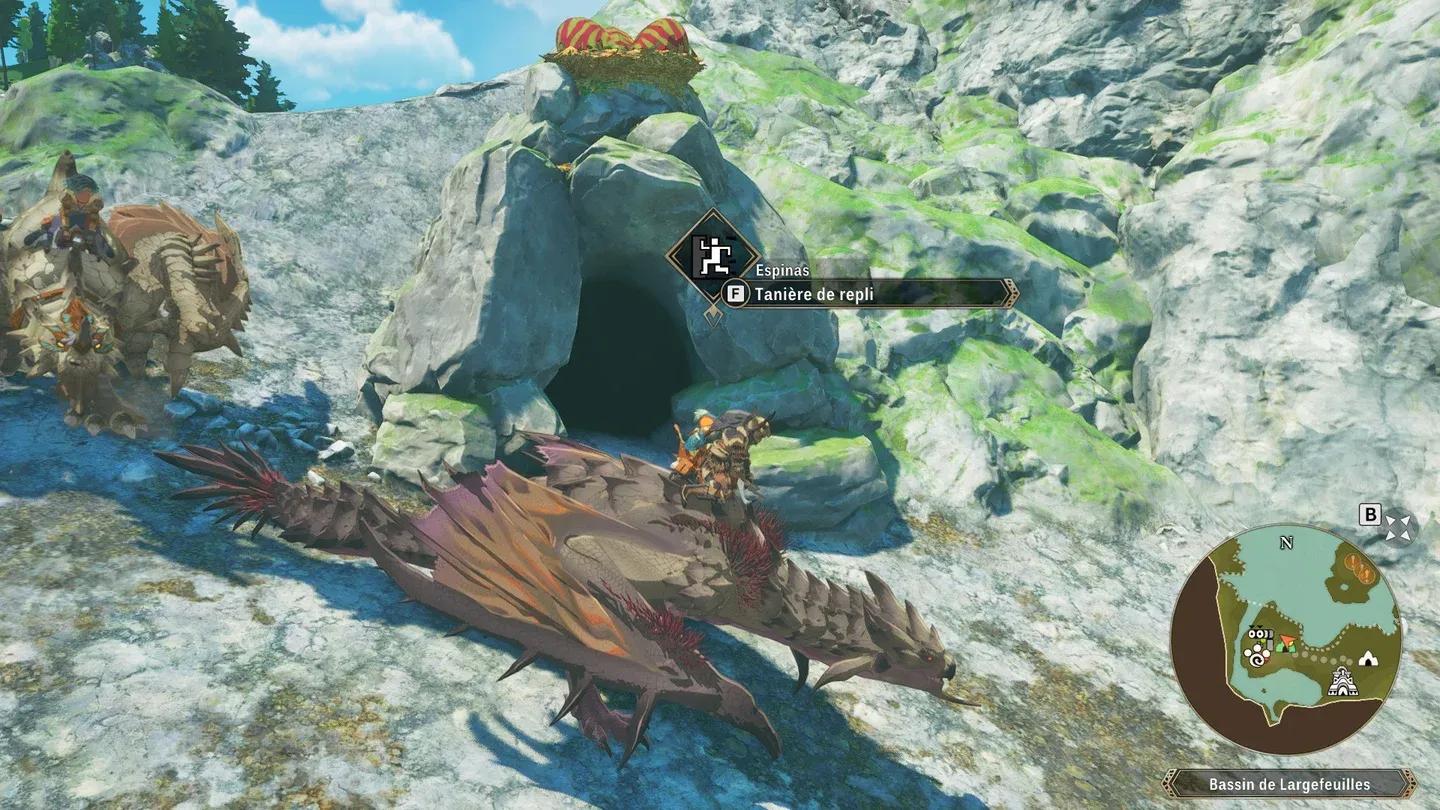Click the running figure den entrance icon
1440x810 pixels.
pyautogui.click(x=712, y=258)
